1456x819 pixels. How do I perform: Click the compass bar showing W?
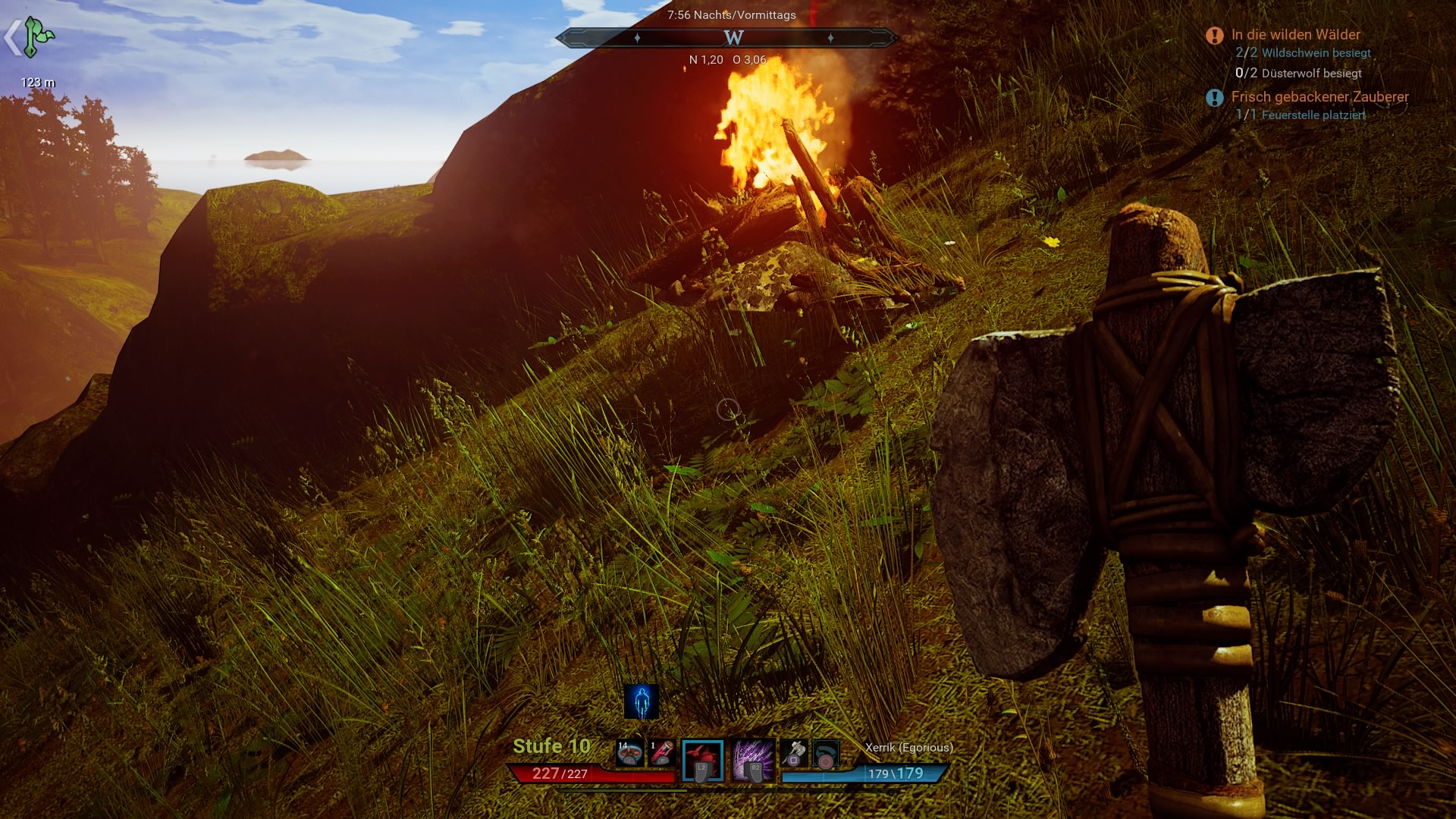click(728, 37)
